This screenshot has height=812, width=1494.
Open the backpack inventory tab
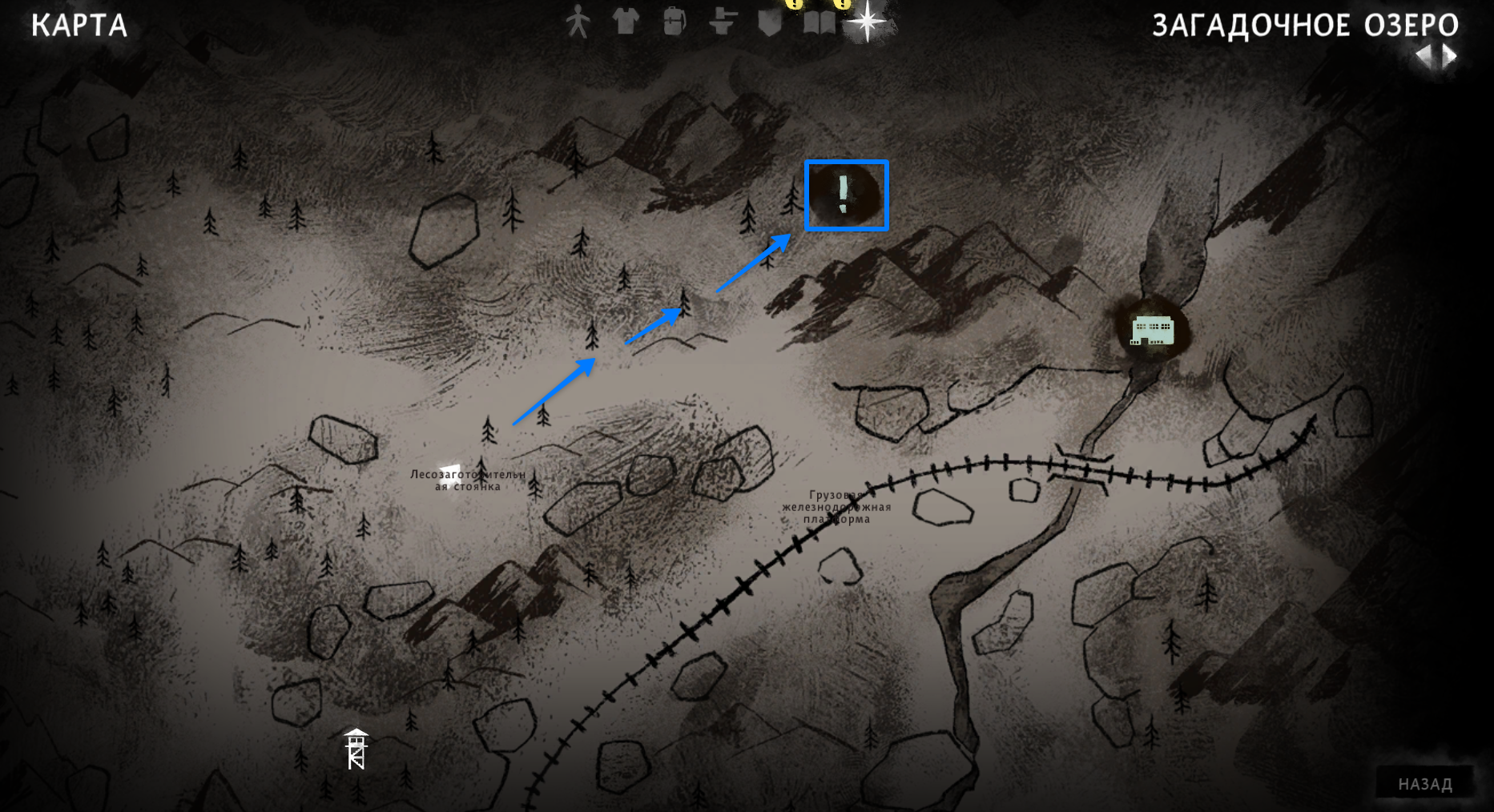point(674,22)
